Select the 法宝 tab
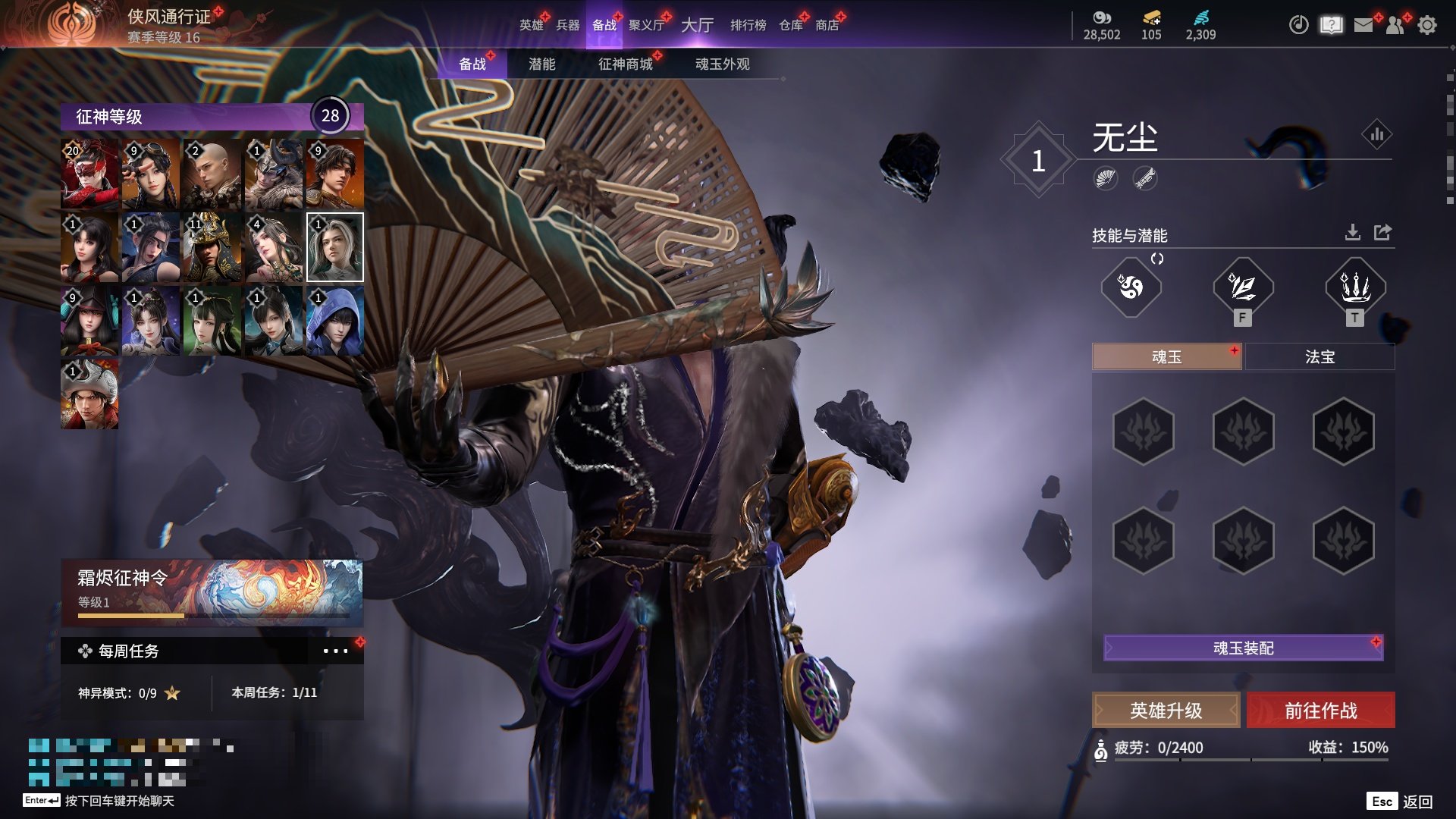The image size is (1456, 819). coord(1319,356)
